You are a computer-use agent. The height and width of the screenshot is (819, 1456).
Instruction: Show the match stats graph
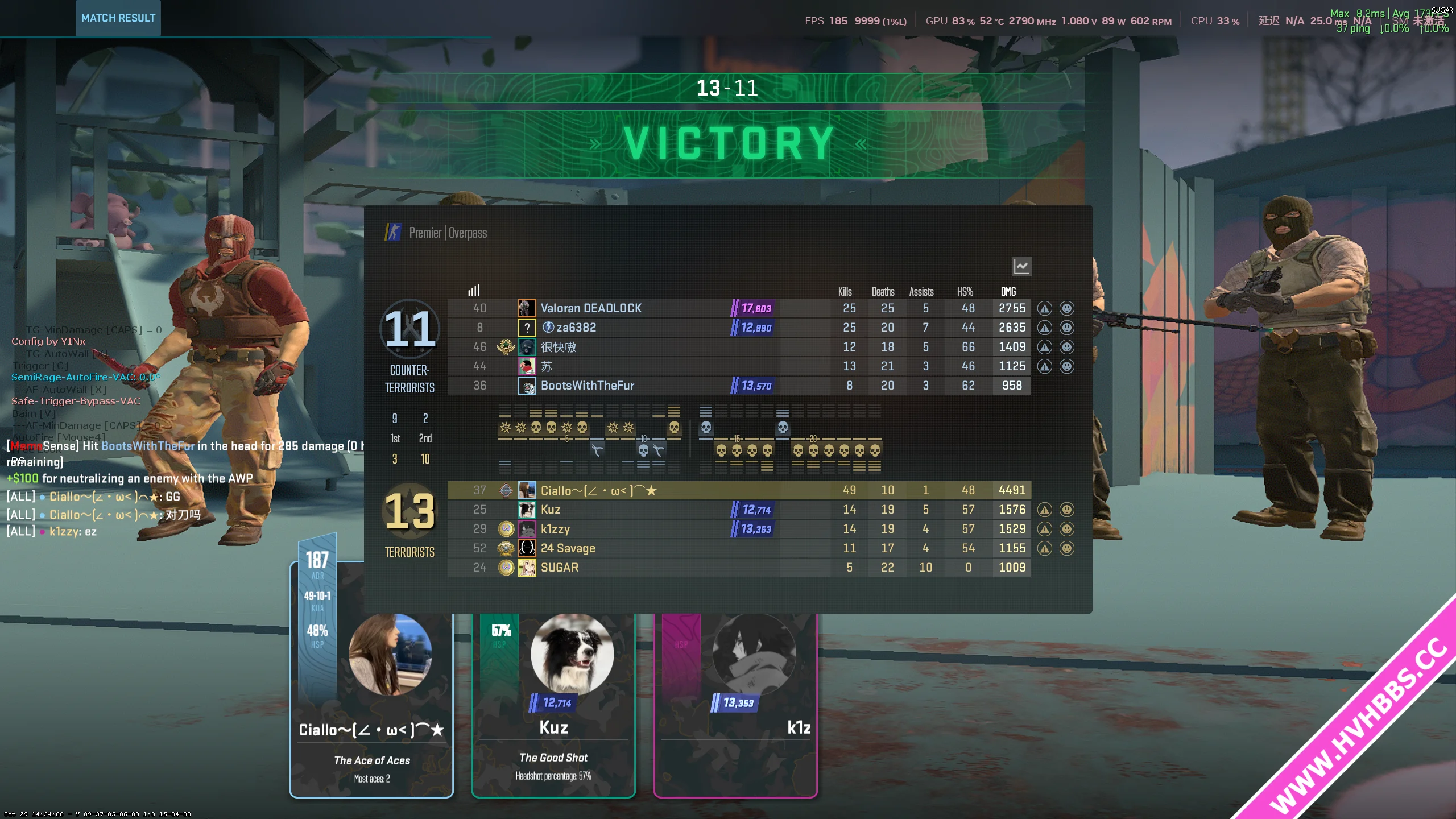pos(1021,266)
